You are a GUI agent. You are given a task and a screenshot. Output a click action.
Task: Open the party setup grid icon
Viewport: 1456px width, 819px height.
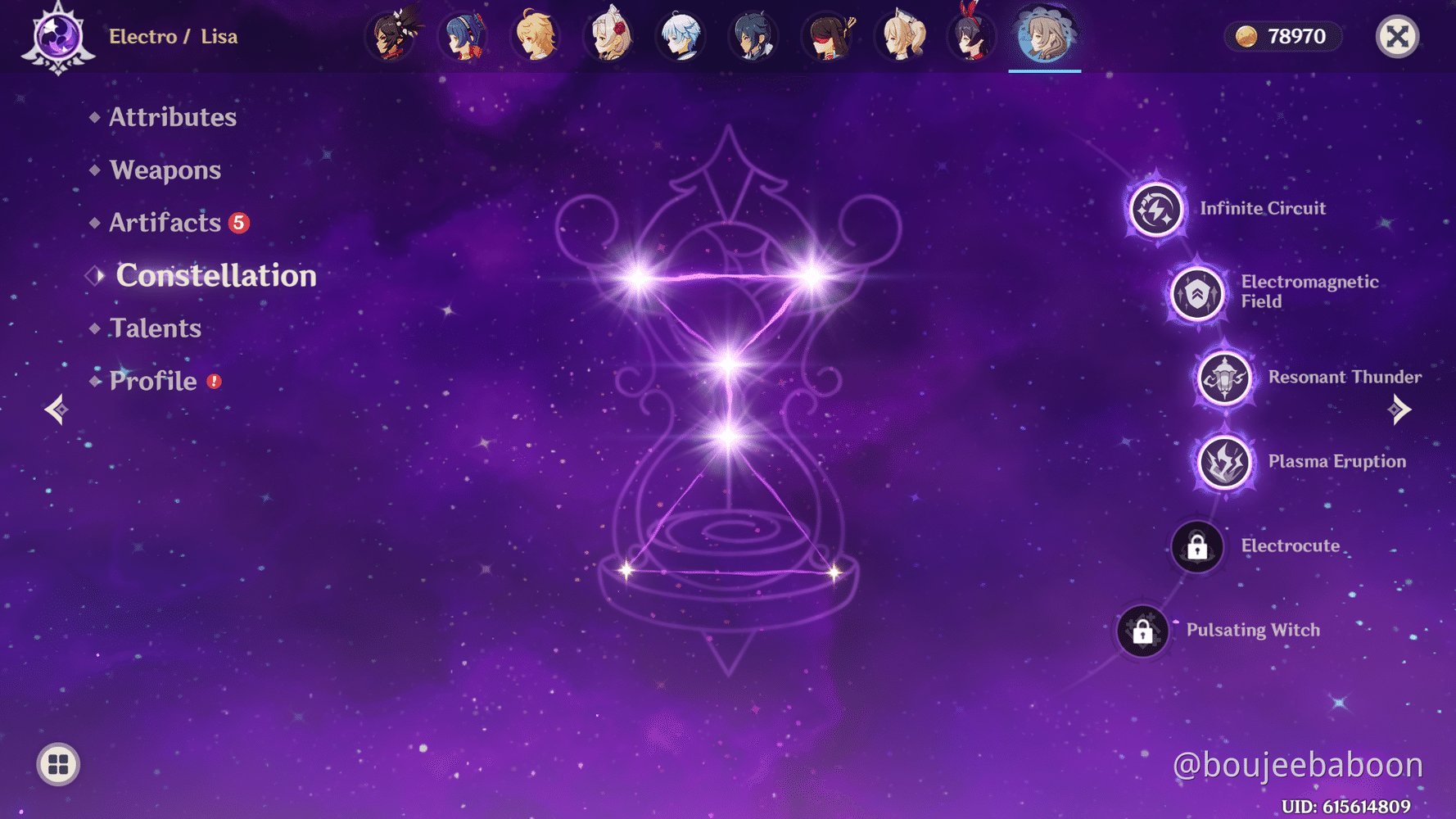point(57,764)
